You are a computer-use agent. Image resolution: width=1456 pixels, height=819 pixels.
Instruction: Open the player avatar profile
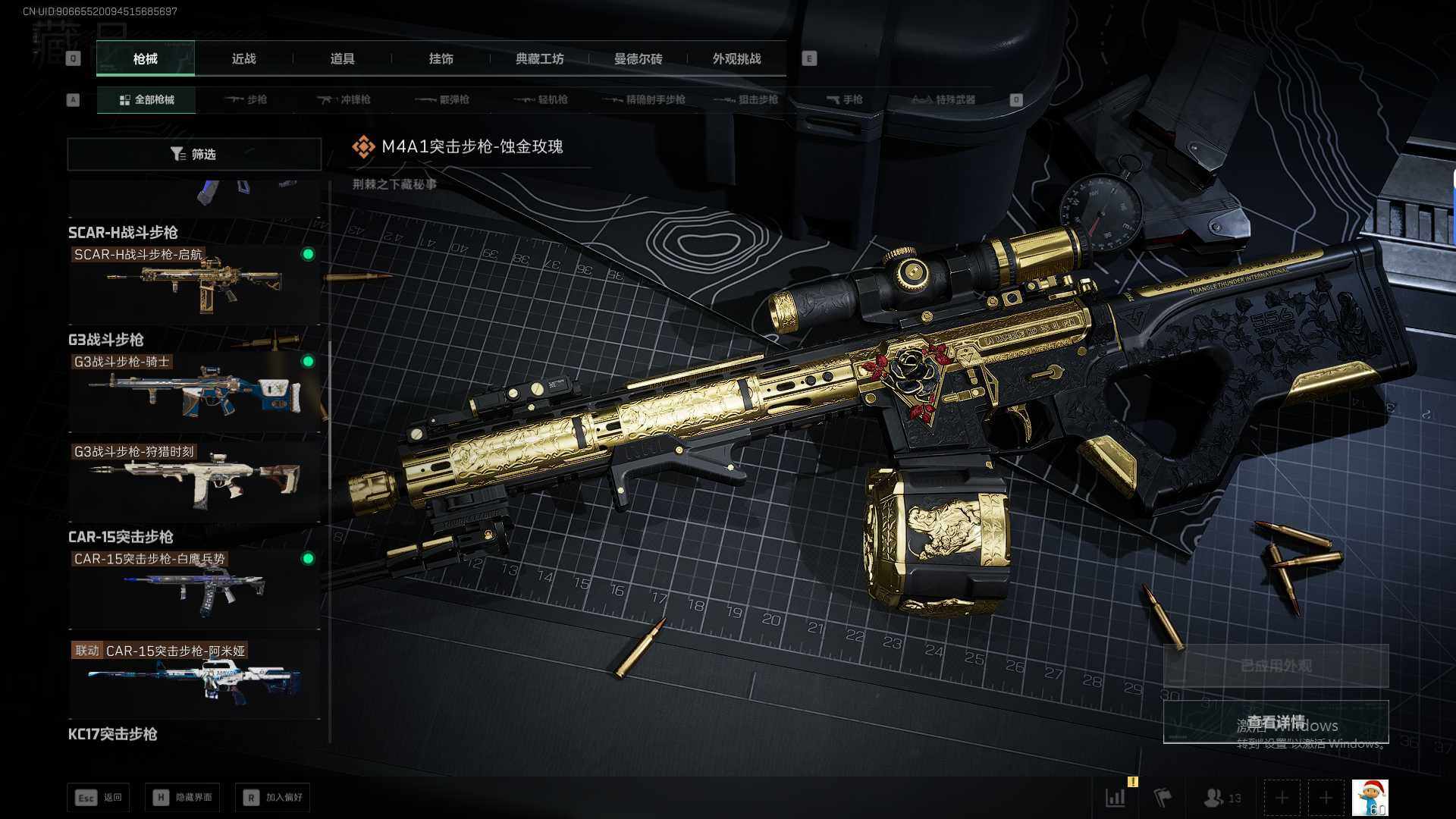coord(1370,798)
